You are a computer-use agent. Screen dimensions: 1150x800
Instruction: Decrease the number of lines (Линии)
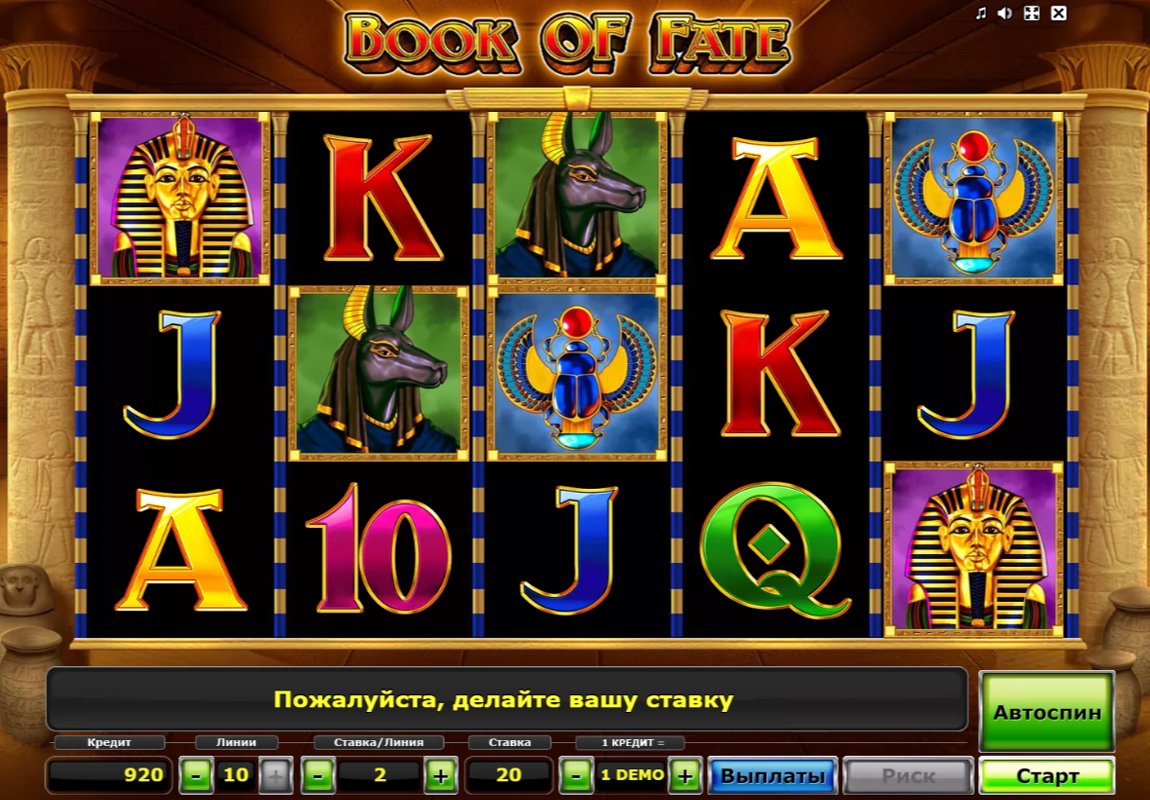coord(196,775)
